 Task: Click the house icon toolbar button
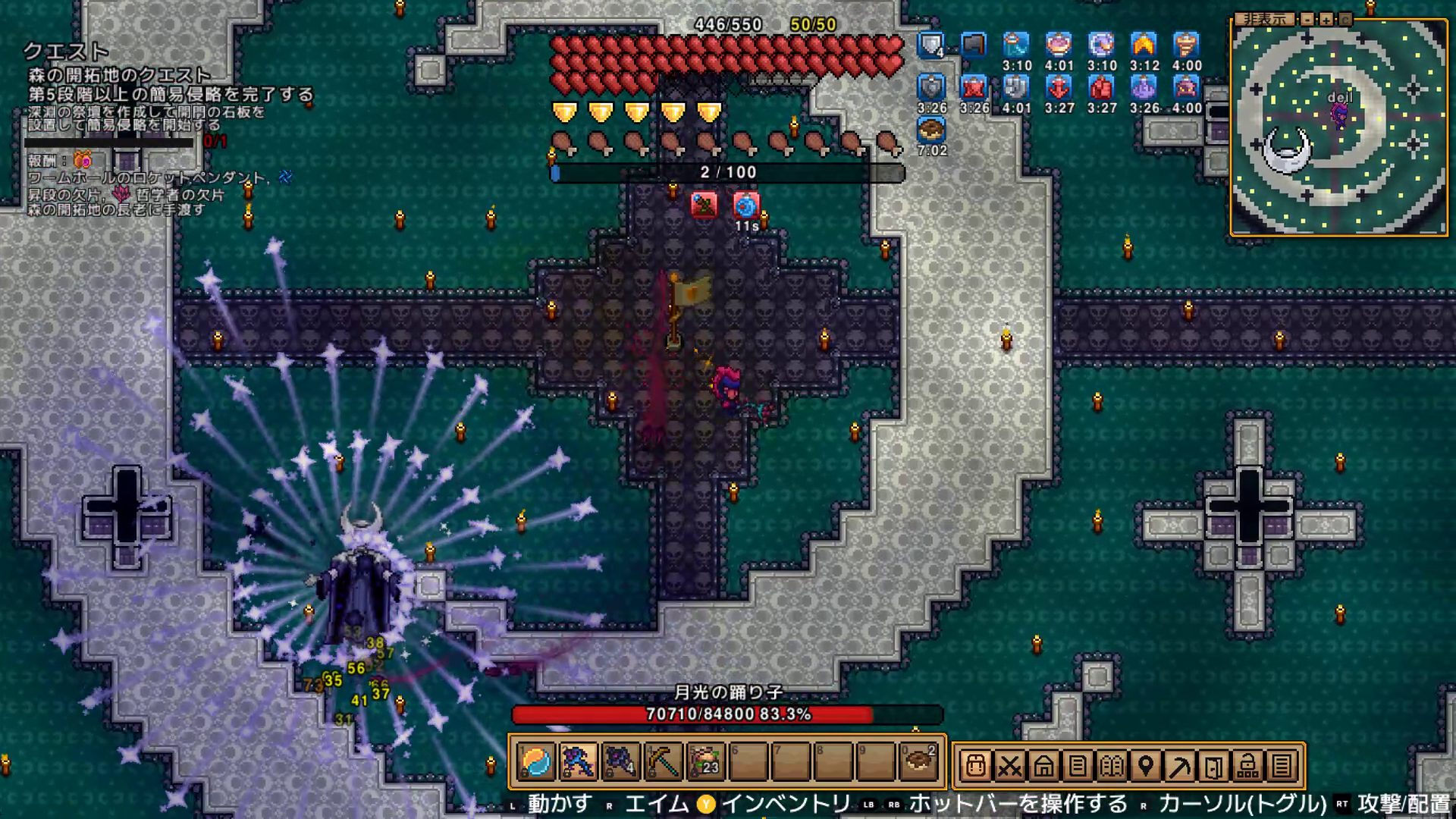[x=1043, y=766]
